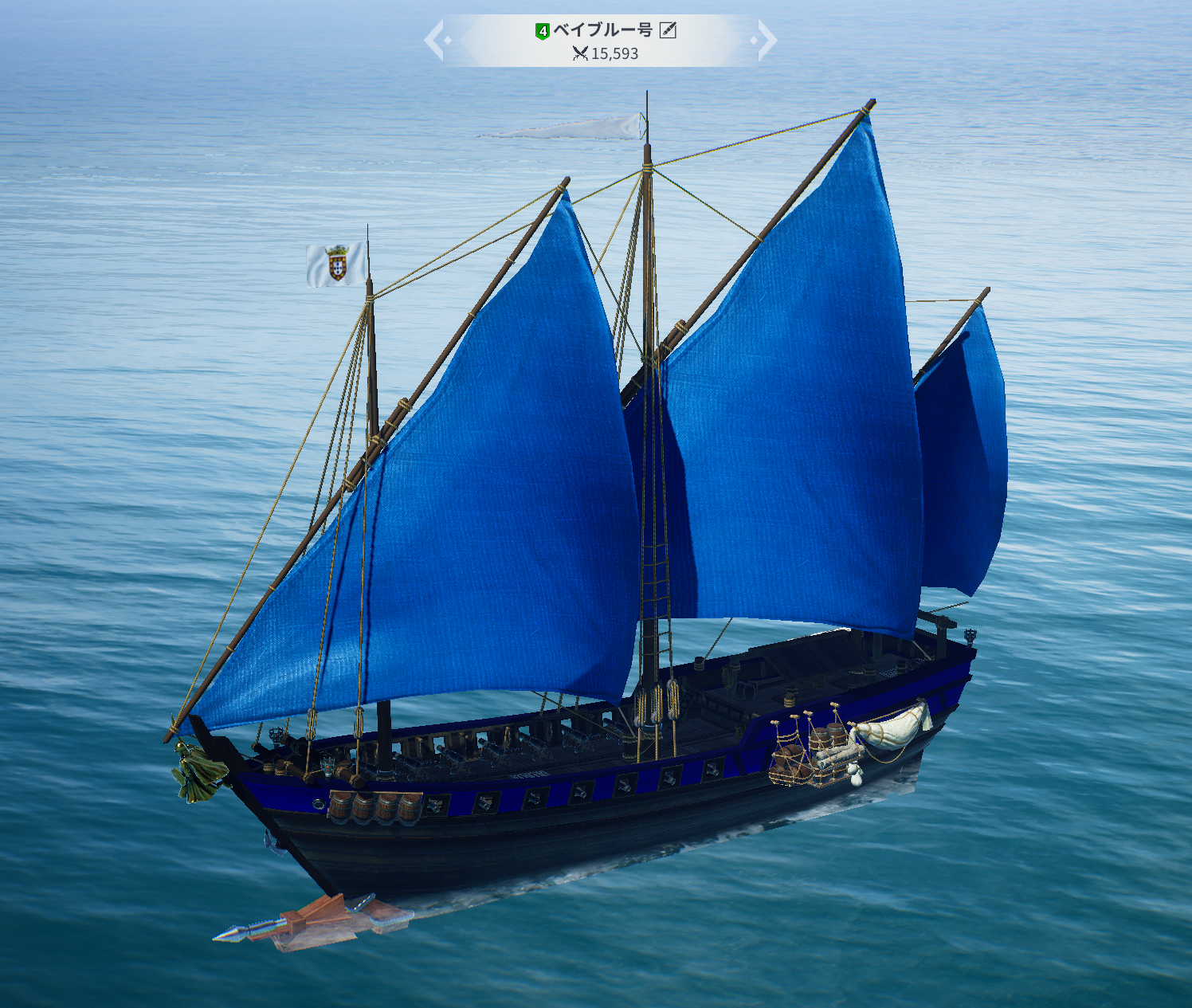The width and height of the screenshot is (1192, 1008).
Task: Switch to the previous ship with left arrow
Action: click(x=434, y=40)
